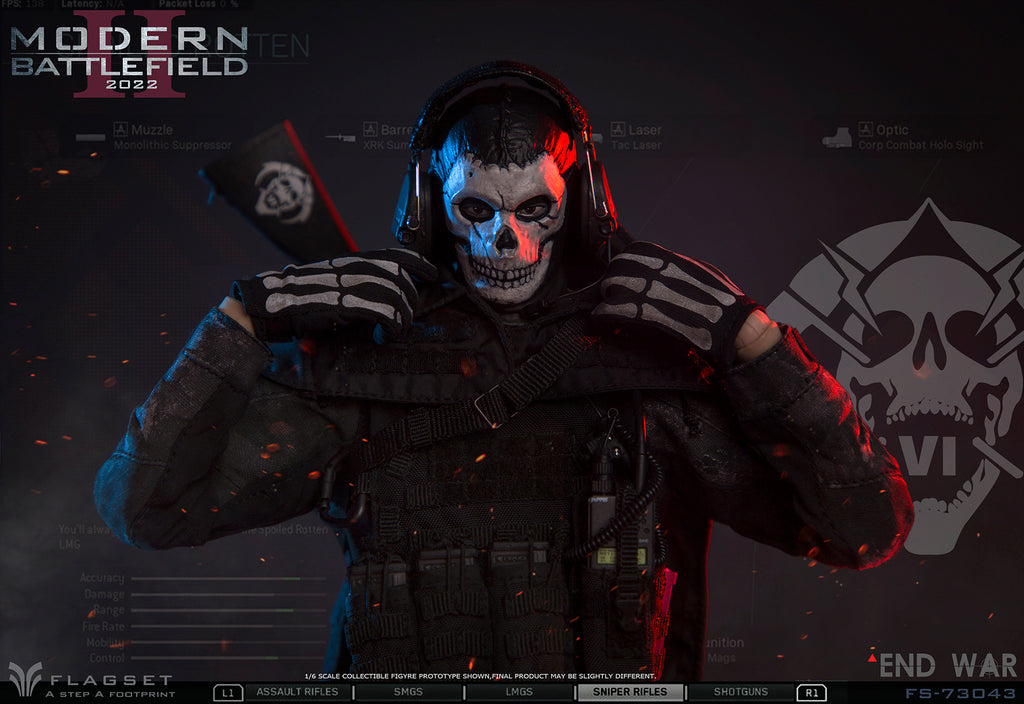Open the SMGs weapon category
This screenshot has width=1024, height=704.
click(408, 692)
